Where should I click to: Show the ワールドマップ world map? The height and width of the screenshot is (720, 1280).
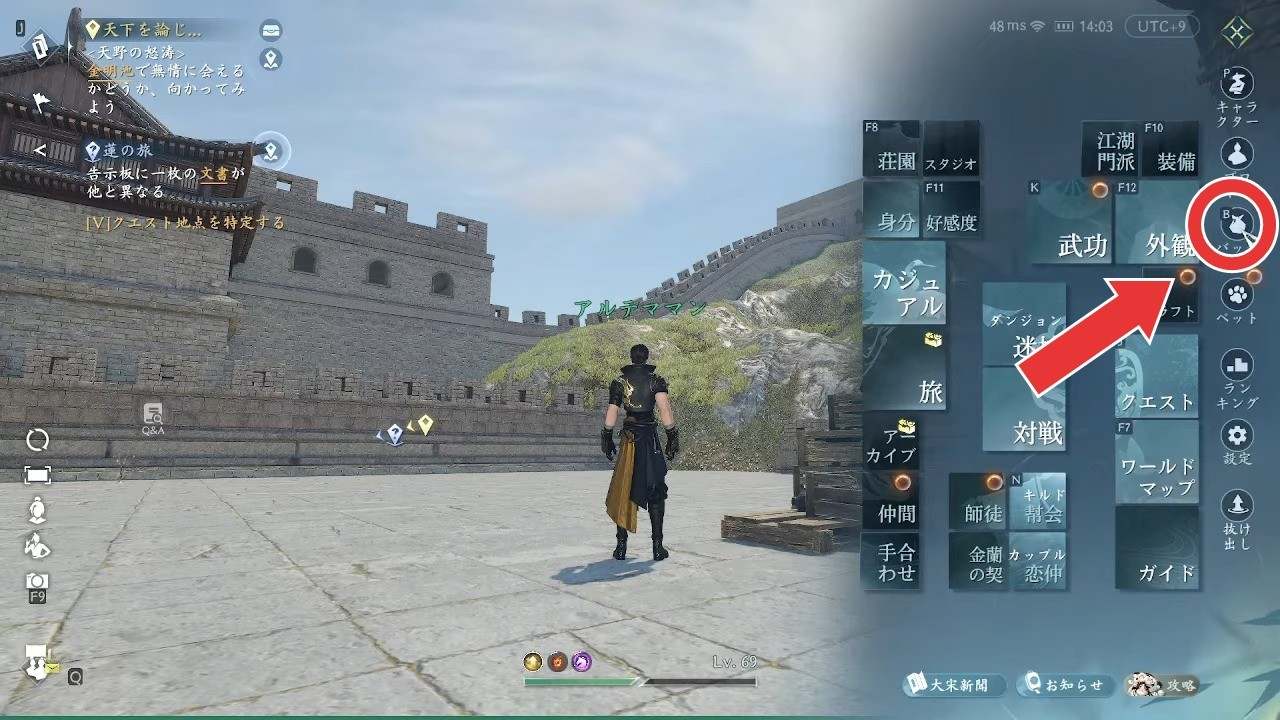(1157, 462)
